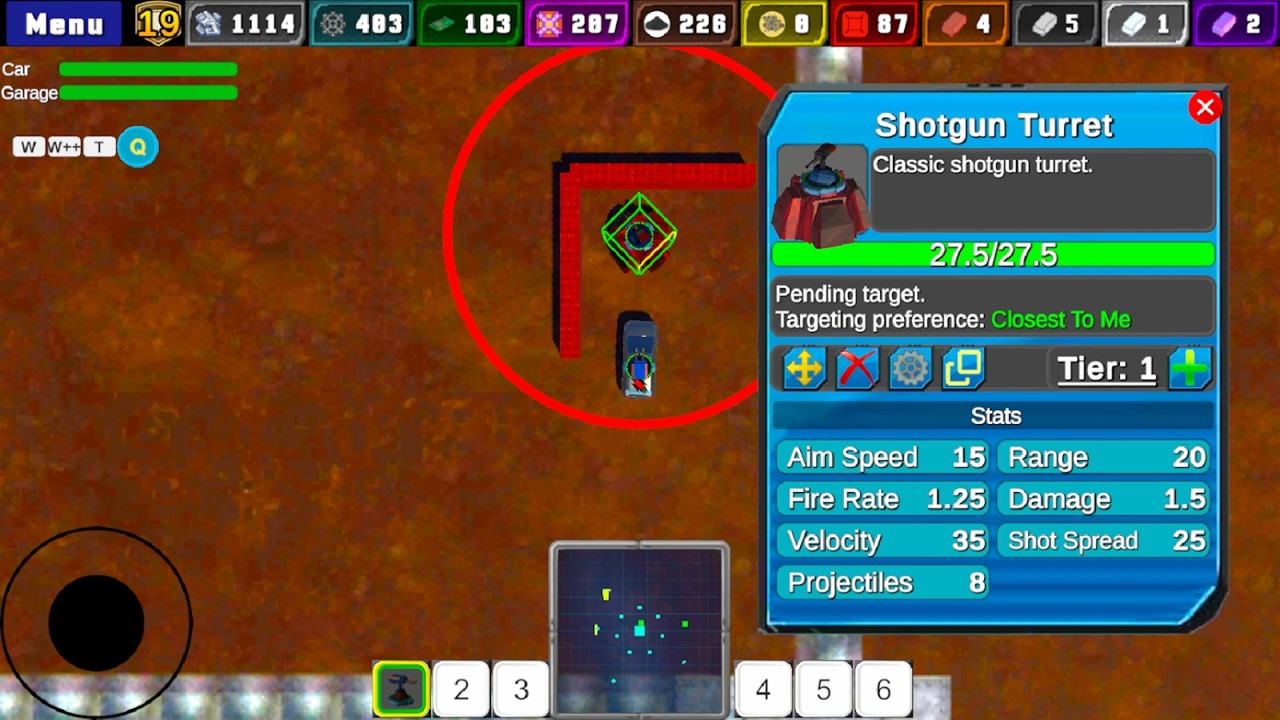Duplicate turret using the copy icon
Screen dimensions: 1280x720
pyautogui.click(x=963, y=369)
